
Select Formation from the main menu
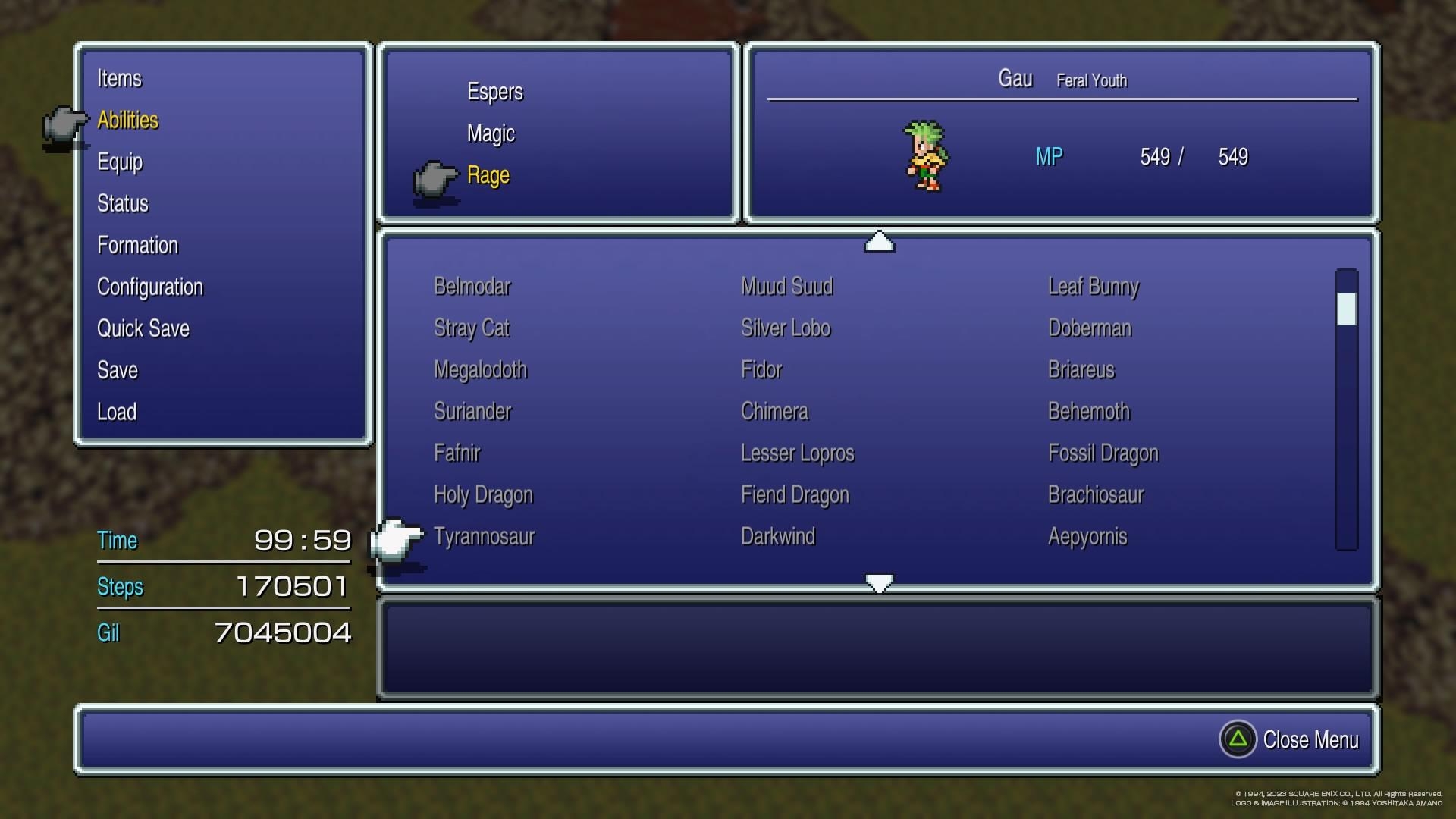(137, 245)
